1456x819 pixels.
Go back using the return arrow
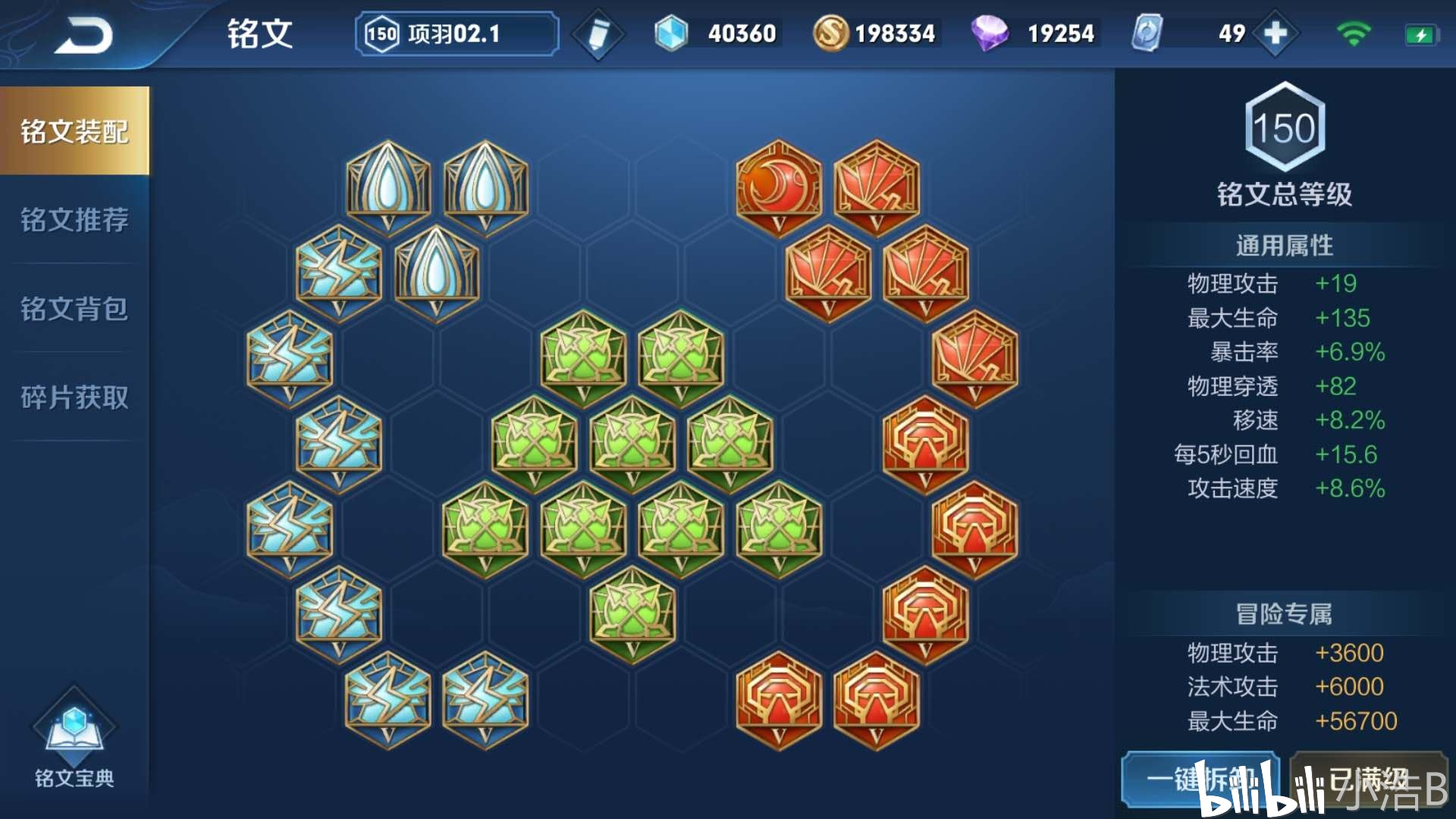(x=83, y=35)
